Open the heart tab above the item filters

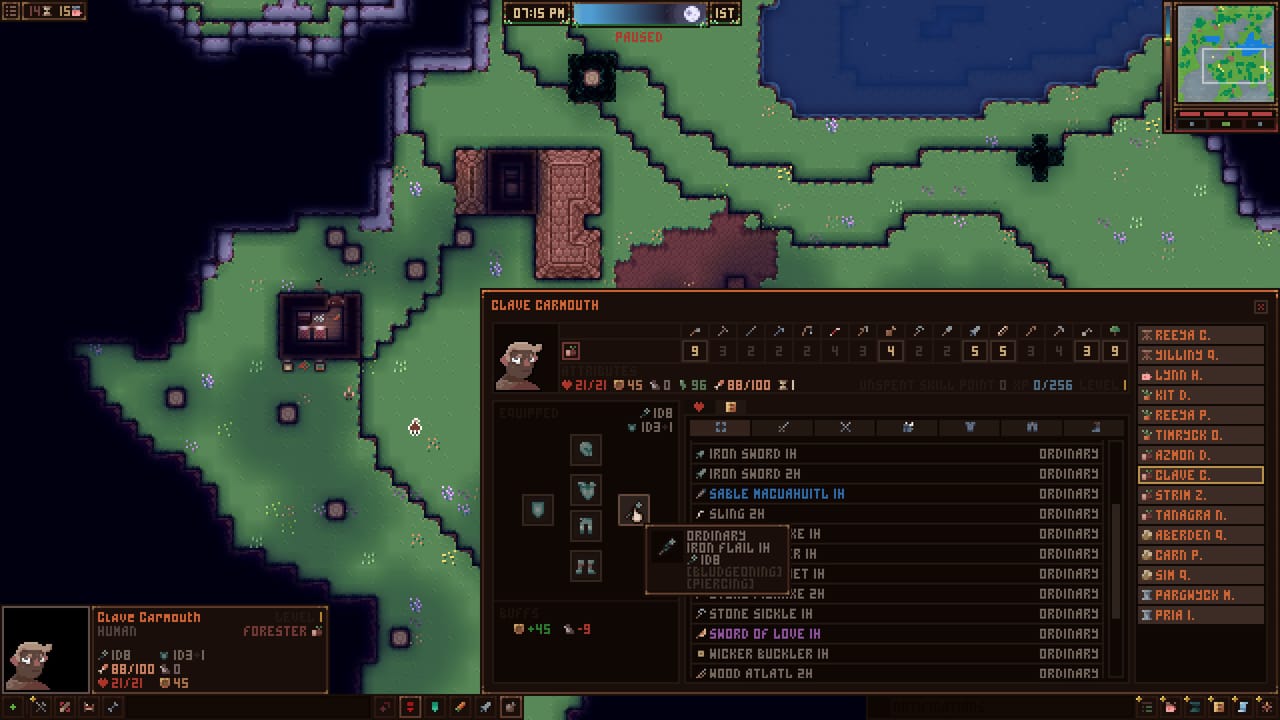tap(699, 406)
